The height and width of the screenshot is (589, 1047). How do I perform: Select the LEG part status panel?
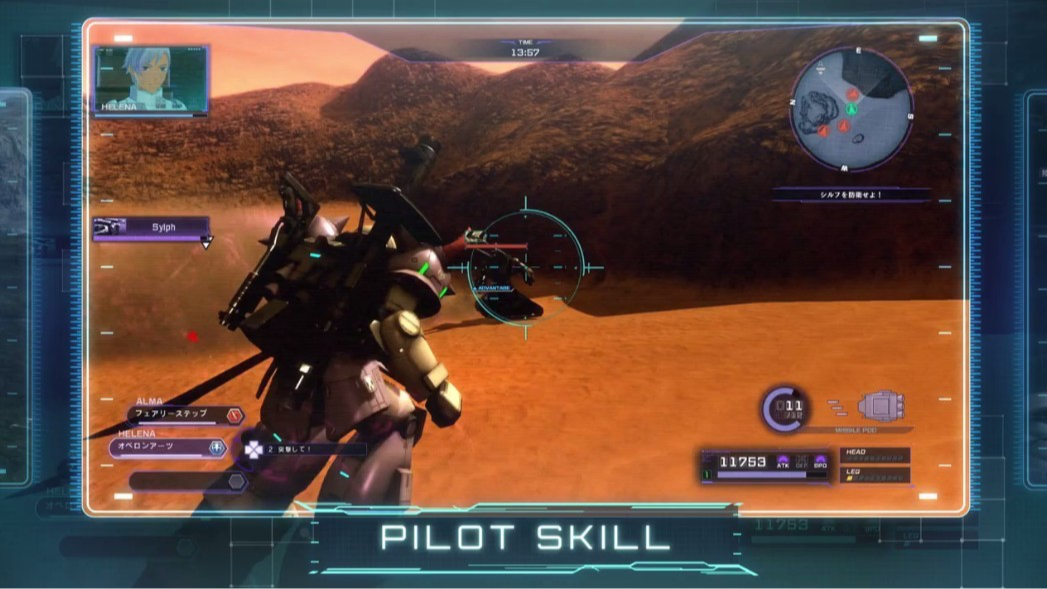[875, 475]
